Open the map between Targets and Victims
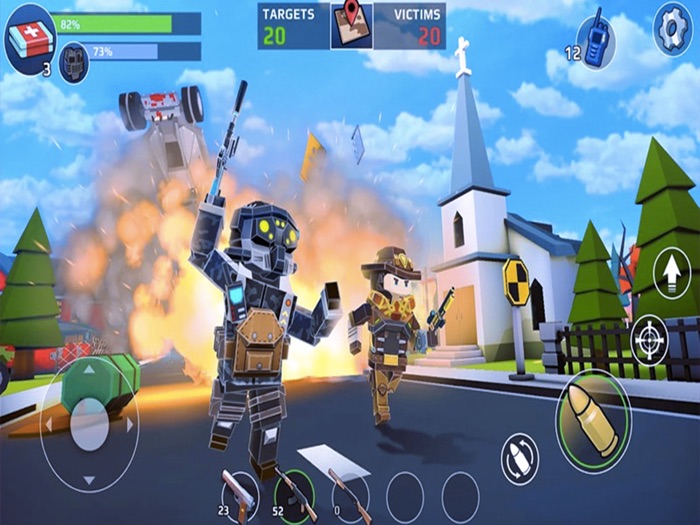 [x=351, y=25]
